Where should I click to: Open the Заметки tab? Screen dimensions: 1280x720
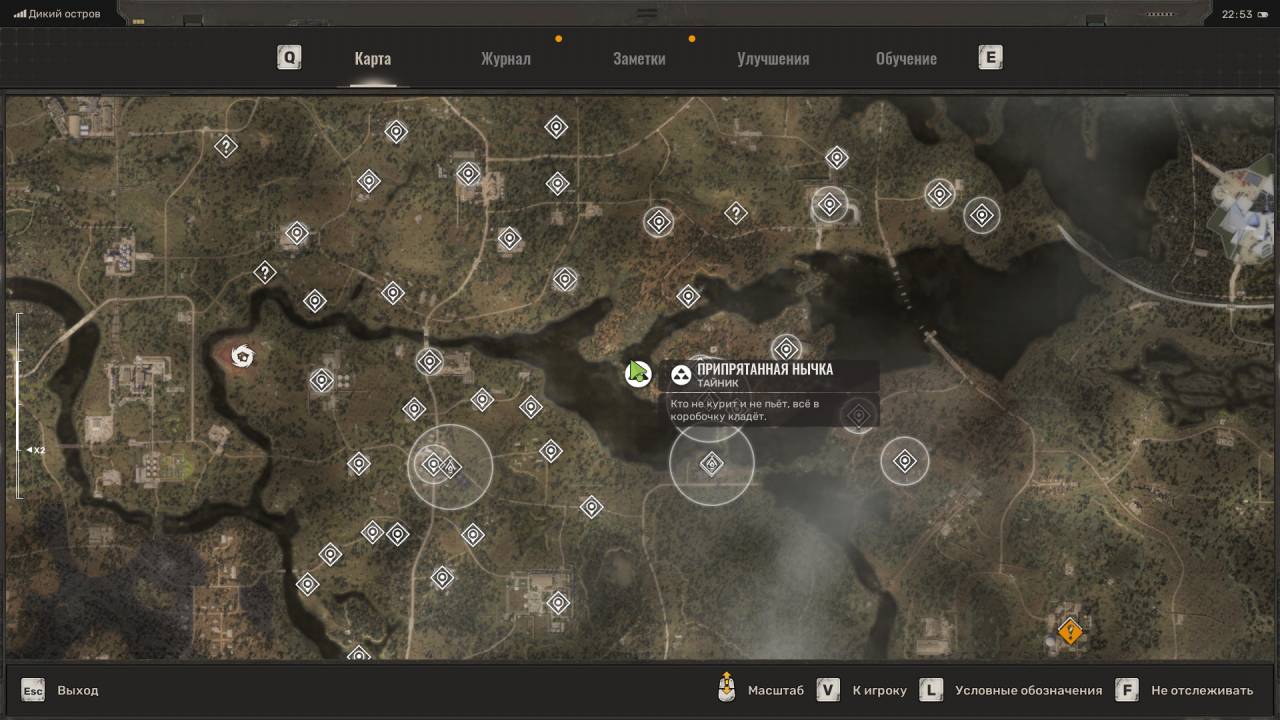click(639, 58)
